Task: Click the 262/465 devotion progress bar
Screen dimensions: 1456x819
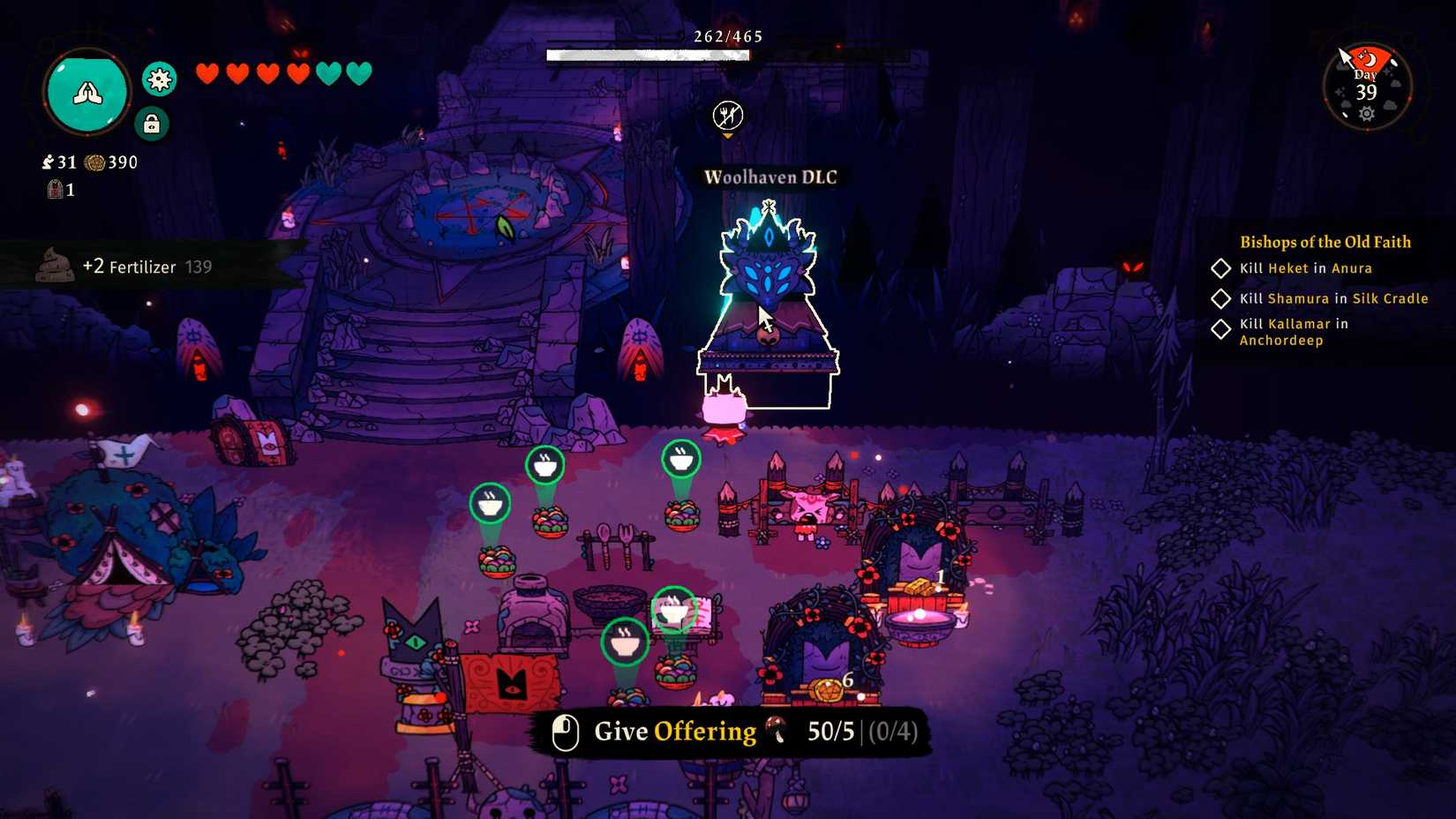Action: click(649, 55)
